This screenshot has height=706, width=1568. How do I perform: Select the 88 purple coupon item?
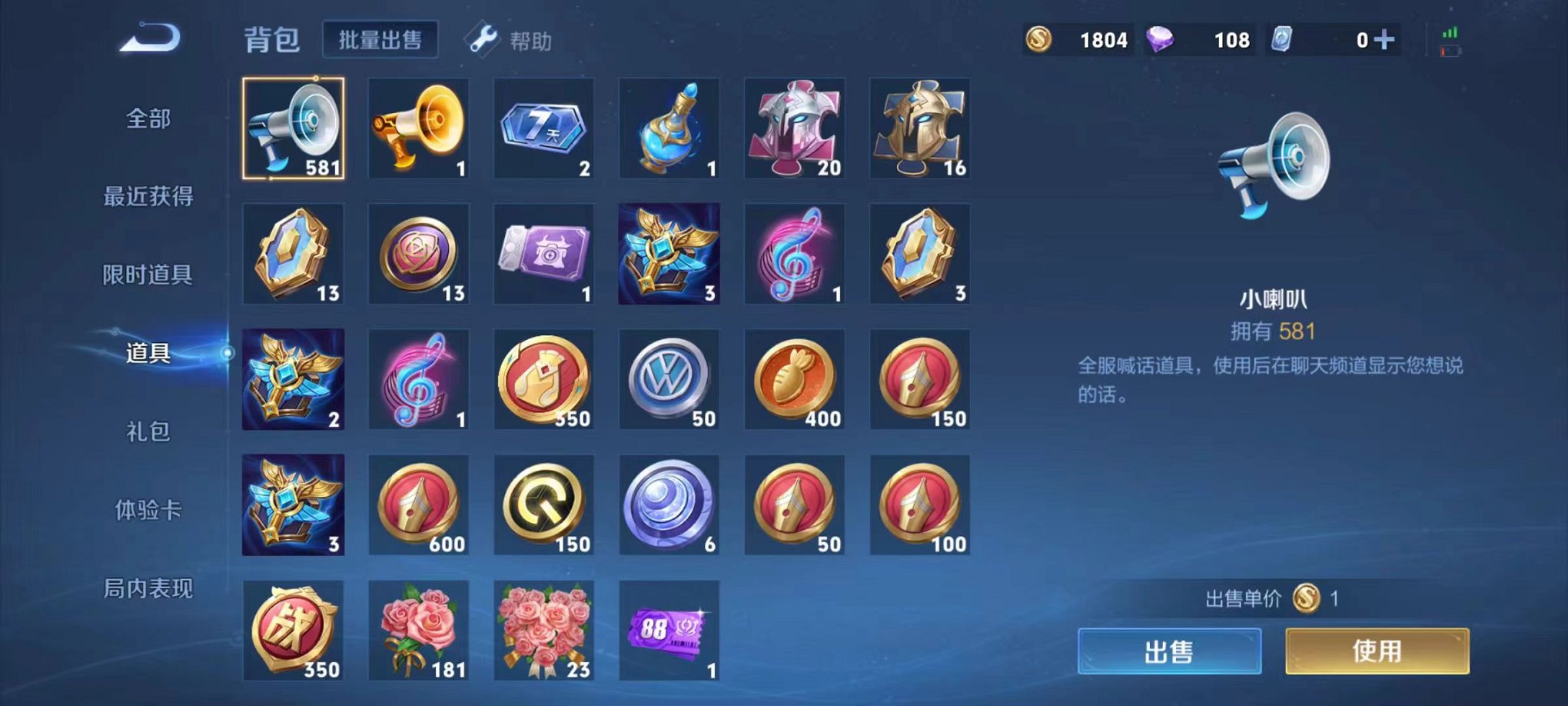tap(669, 631)
